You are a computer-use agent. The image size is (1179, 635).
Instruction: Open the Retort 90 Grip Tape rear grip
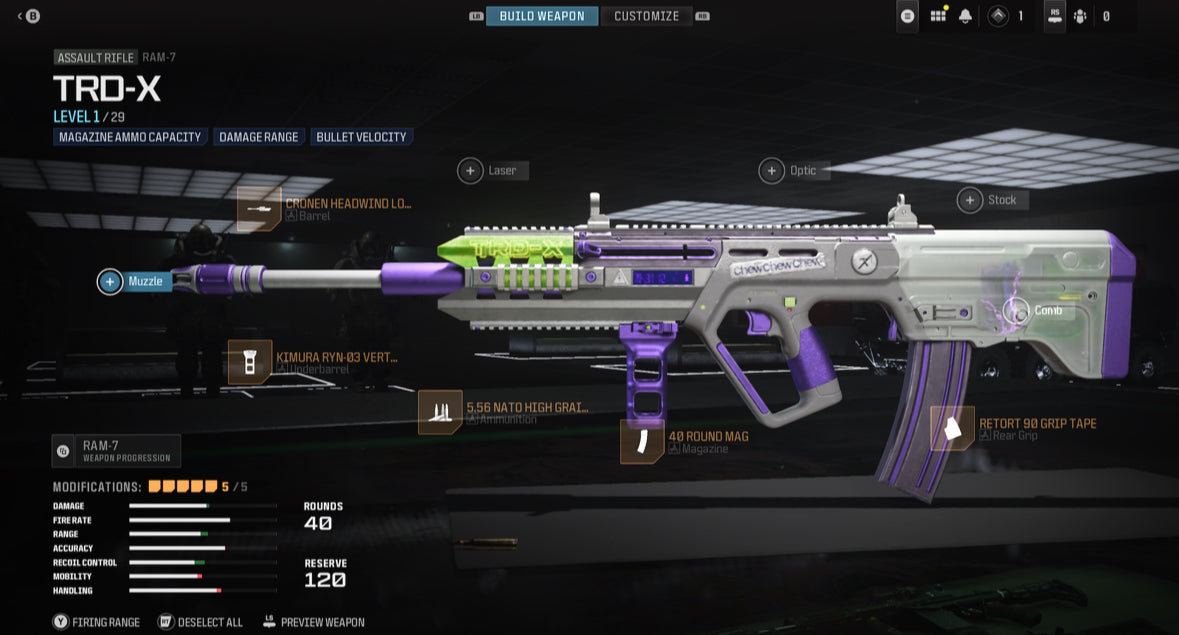(952, 428)
